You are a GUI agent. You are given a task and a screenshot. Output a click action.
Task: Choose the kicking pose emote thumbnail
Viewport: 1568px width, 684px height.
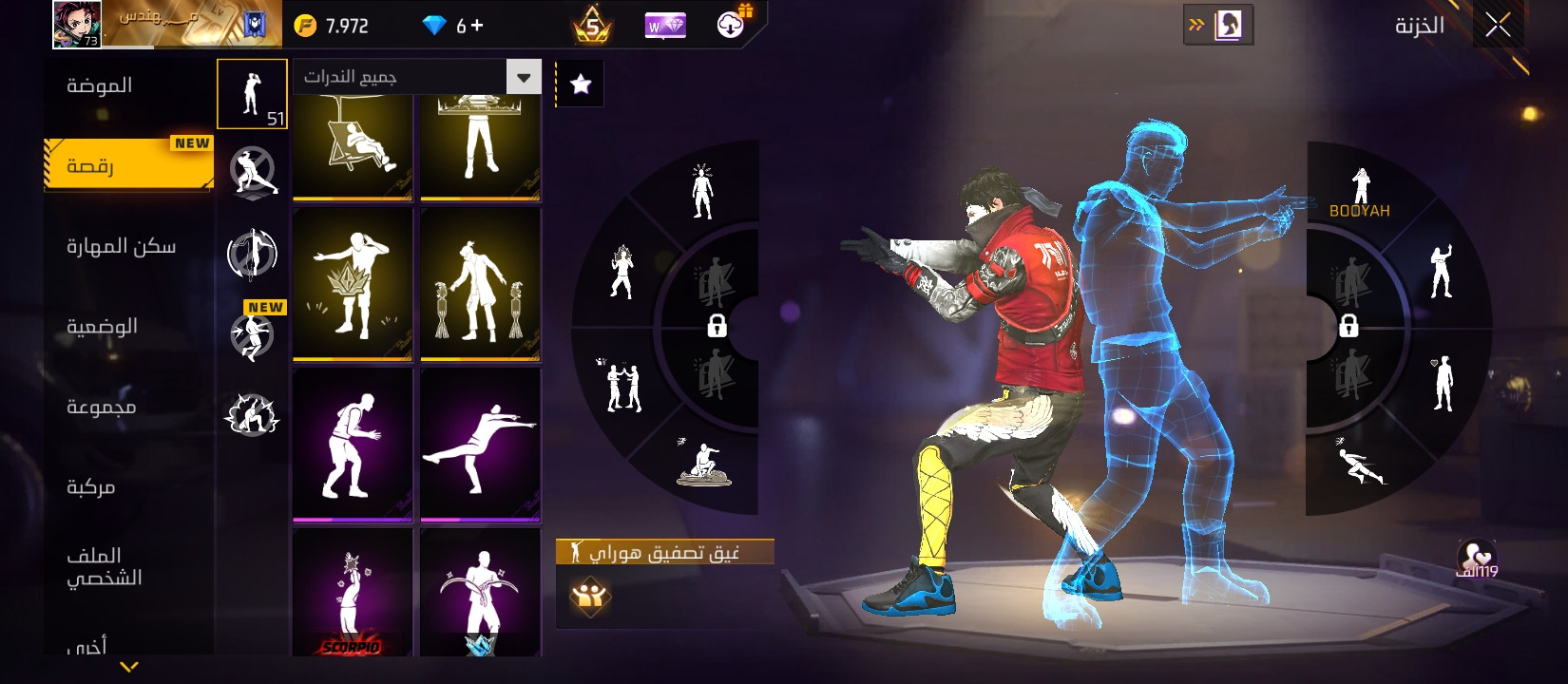pos(480,444)
